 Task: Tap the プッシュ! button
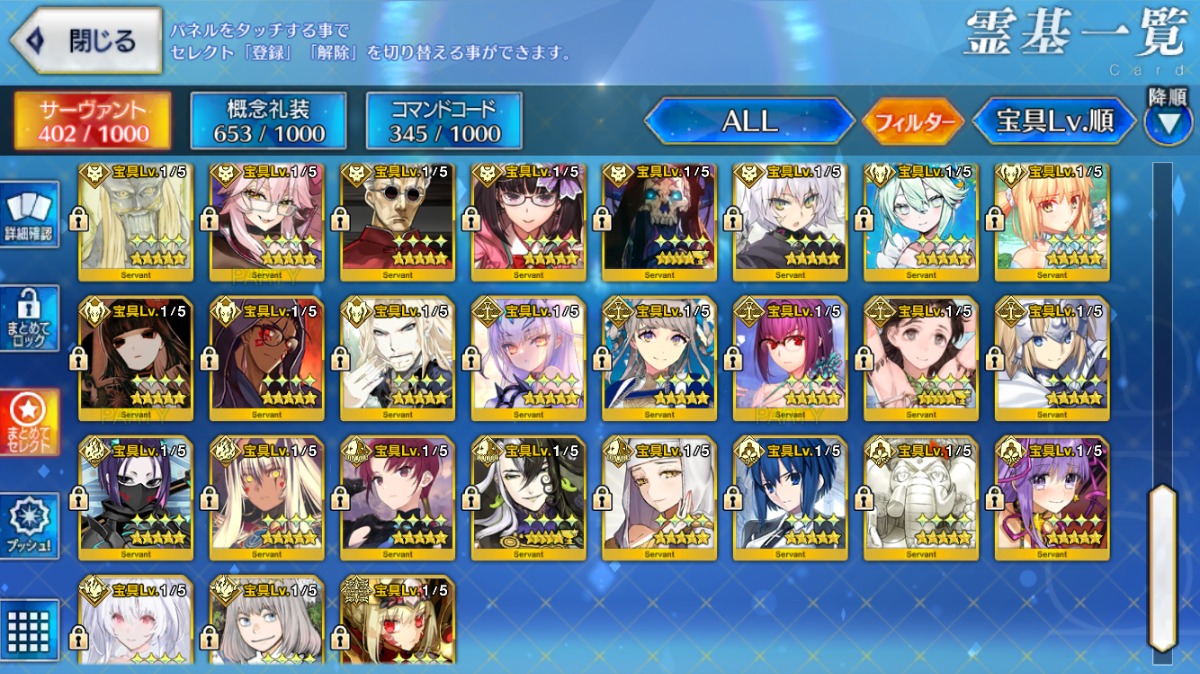click(29, 527)
